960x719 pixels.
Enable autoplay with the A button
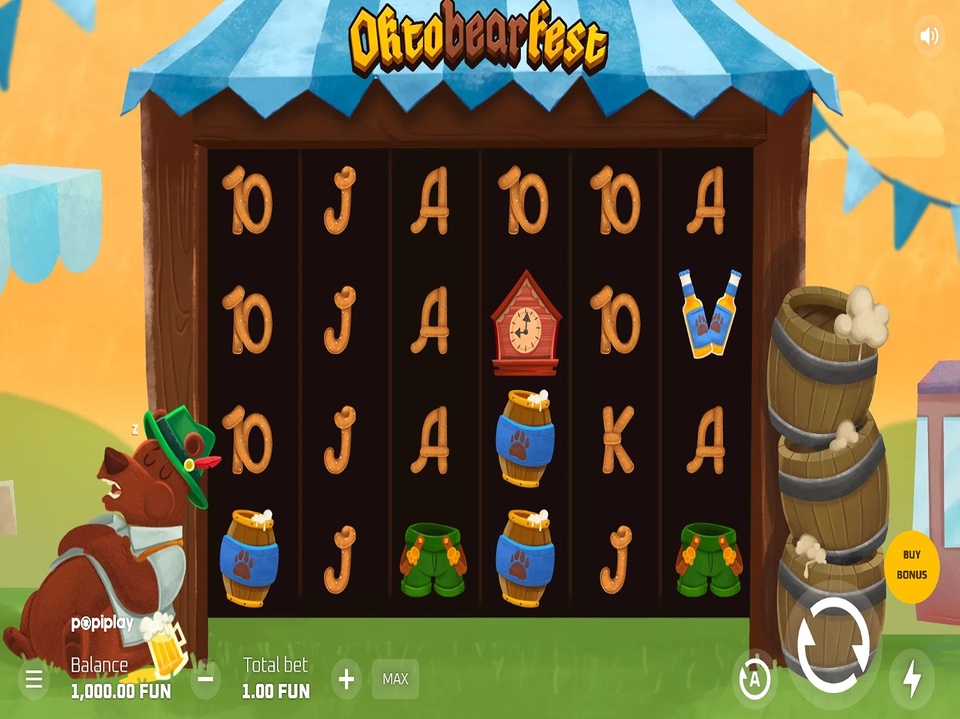click(754, 680)
